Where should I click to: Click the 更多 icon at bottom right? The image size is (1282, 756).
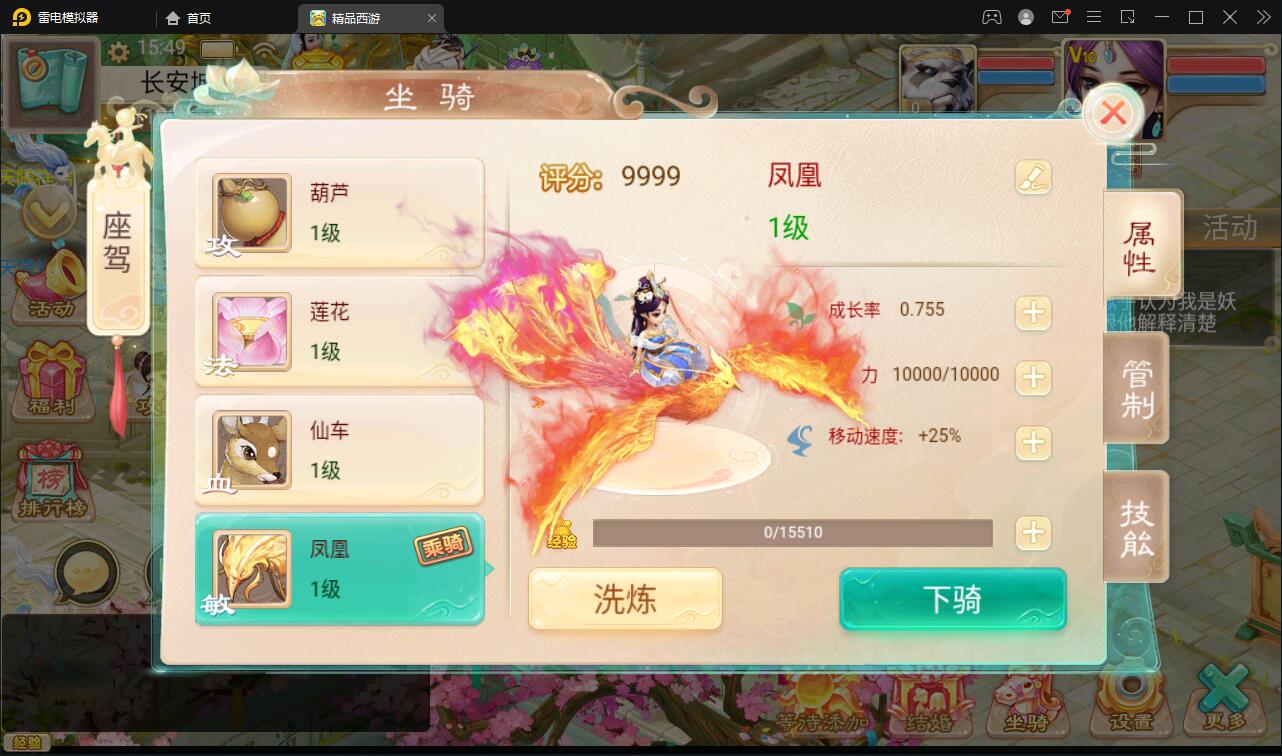[x=1225, y=705]
